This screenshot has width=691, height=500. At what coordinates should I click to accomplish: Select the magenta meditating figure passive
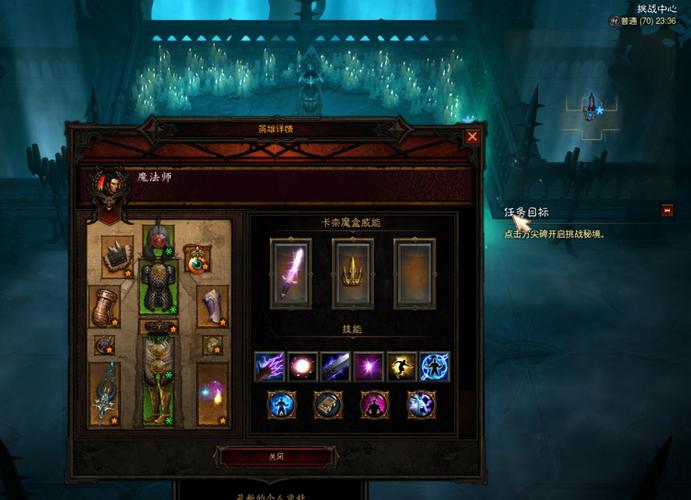(x=375, y=404)
